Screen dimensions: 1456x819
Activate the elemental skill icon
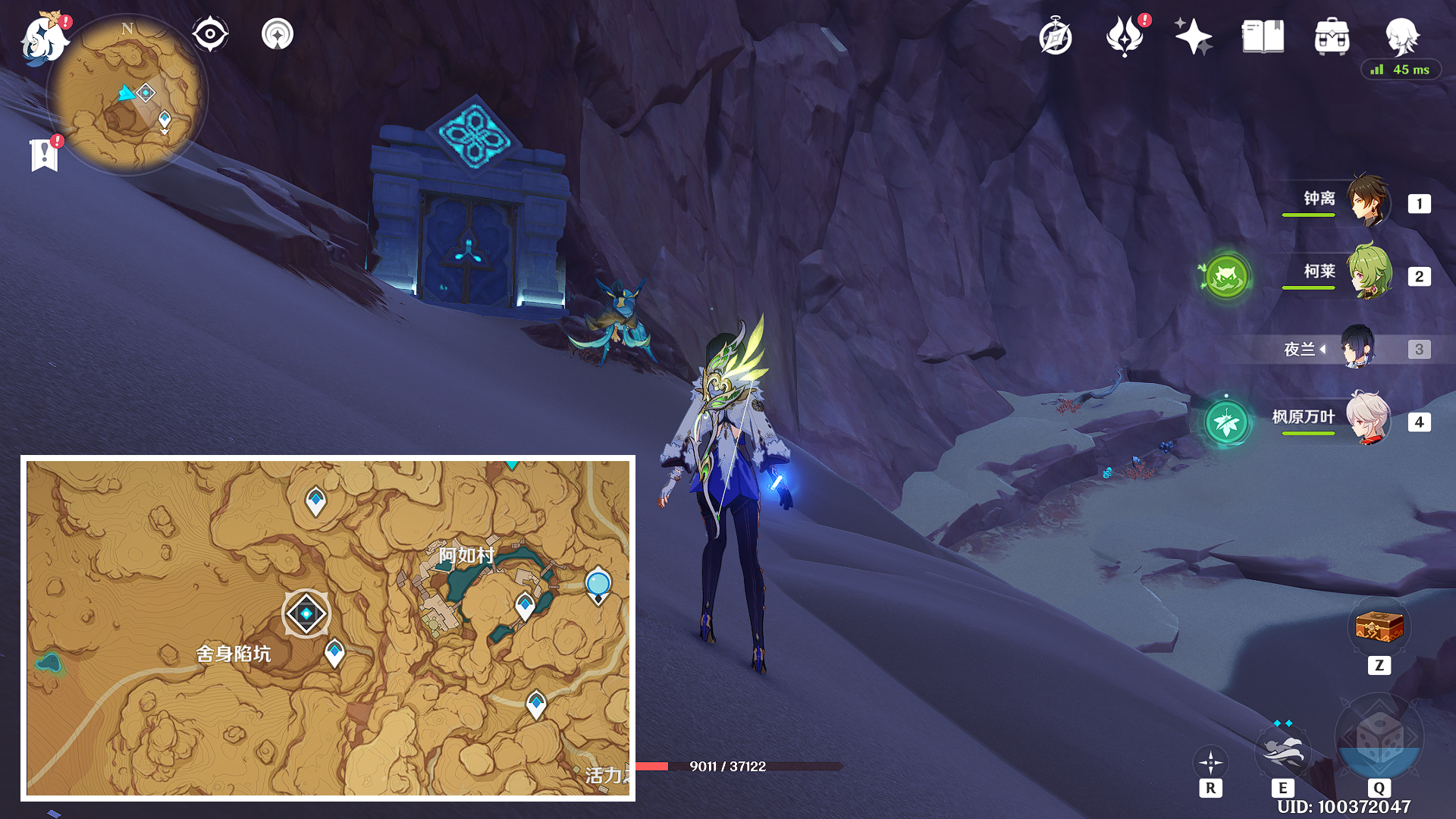pos(1282,751)
